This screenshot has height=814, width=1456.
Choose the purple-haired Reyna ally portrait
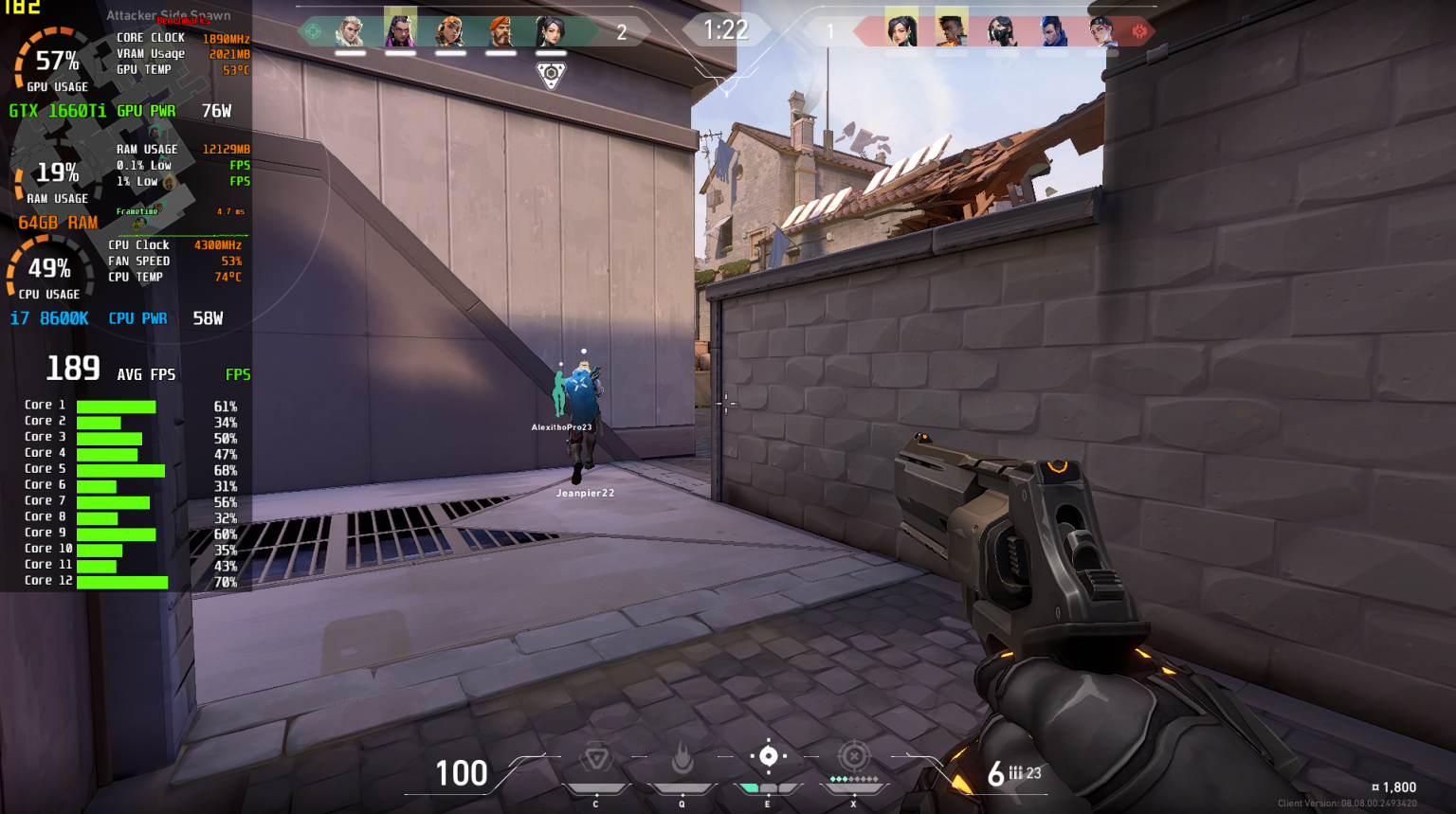[400, 31]
